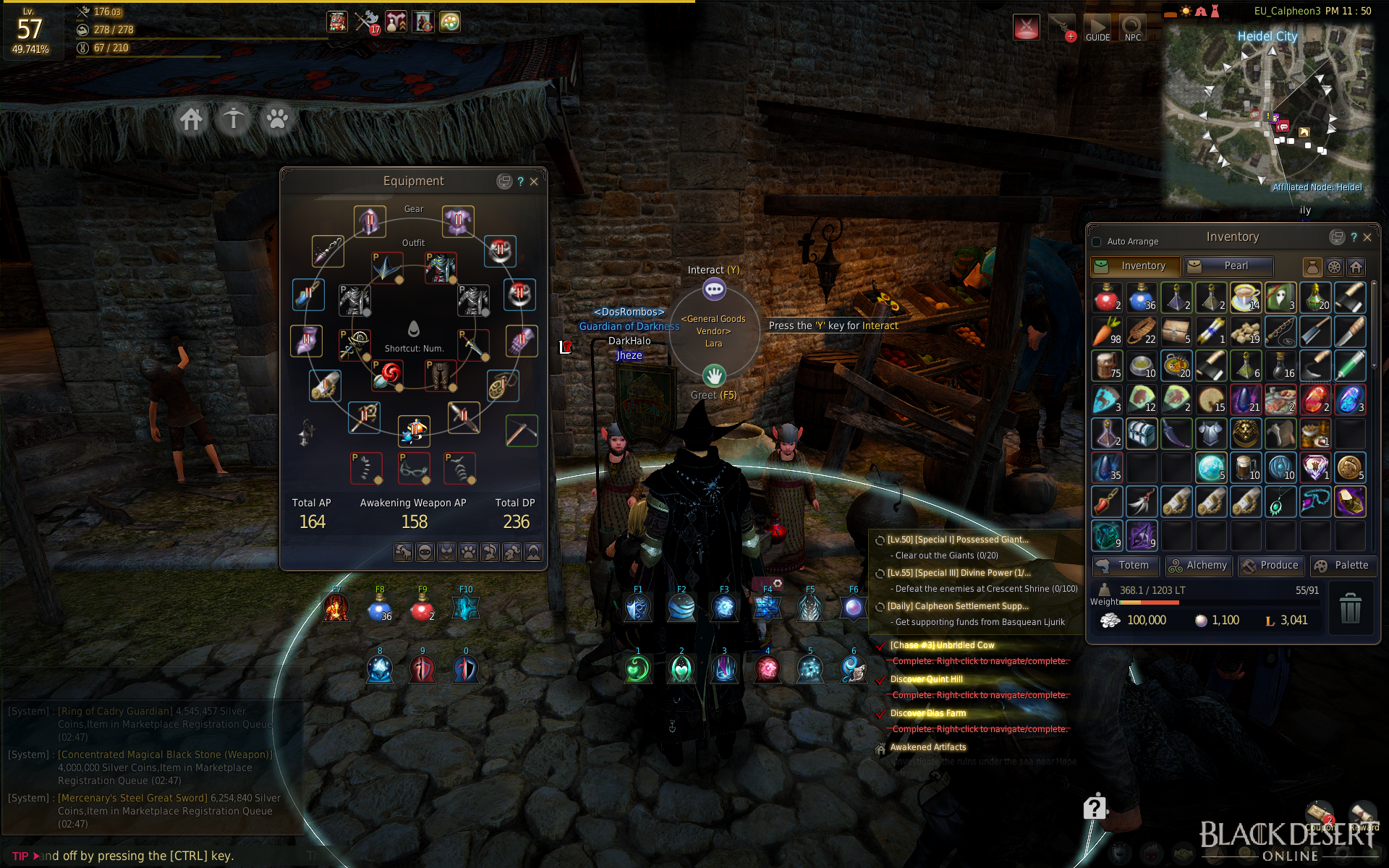The image size is (1389, 868).
Task: Click the house icon above Equipment
Action: [192, 119]
